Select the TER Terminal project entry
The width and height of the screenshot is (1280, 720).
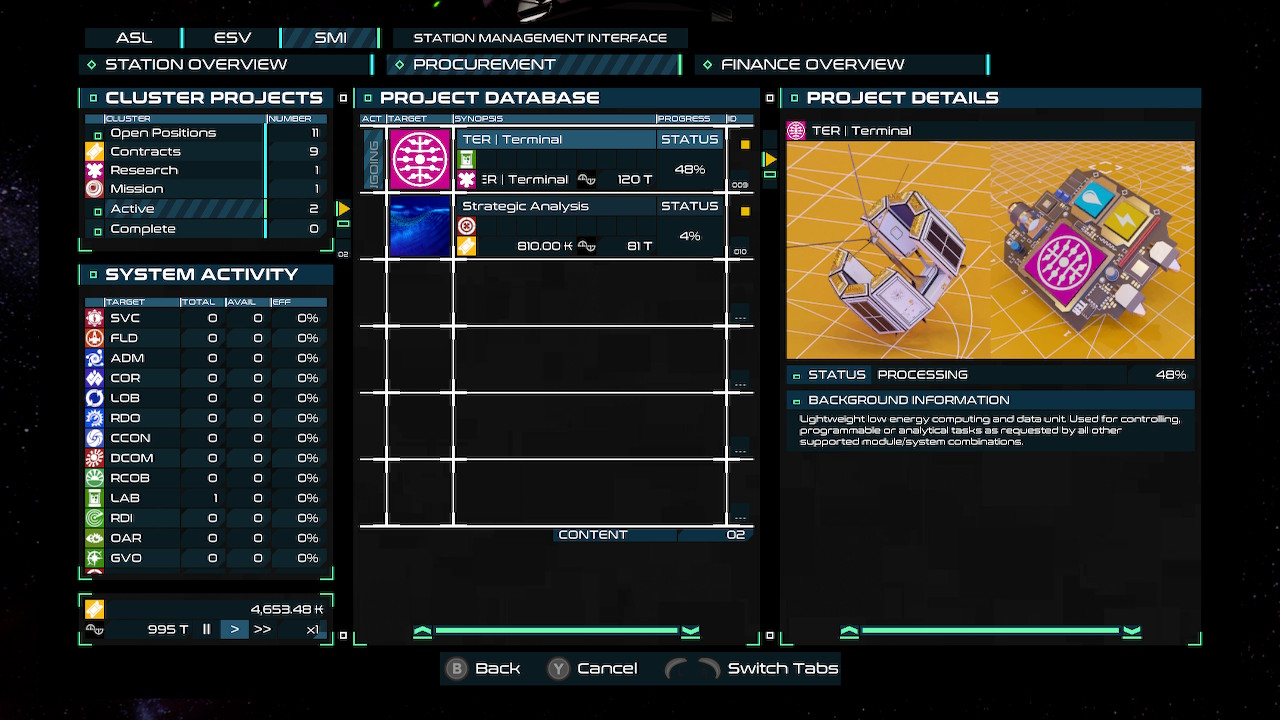pos(556,159)
